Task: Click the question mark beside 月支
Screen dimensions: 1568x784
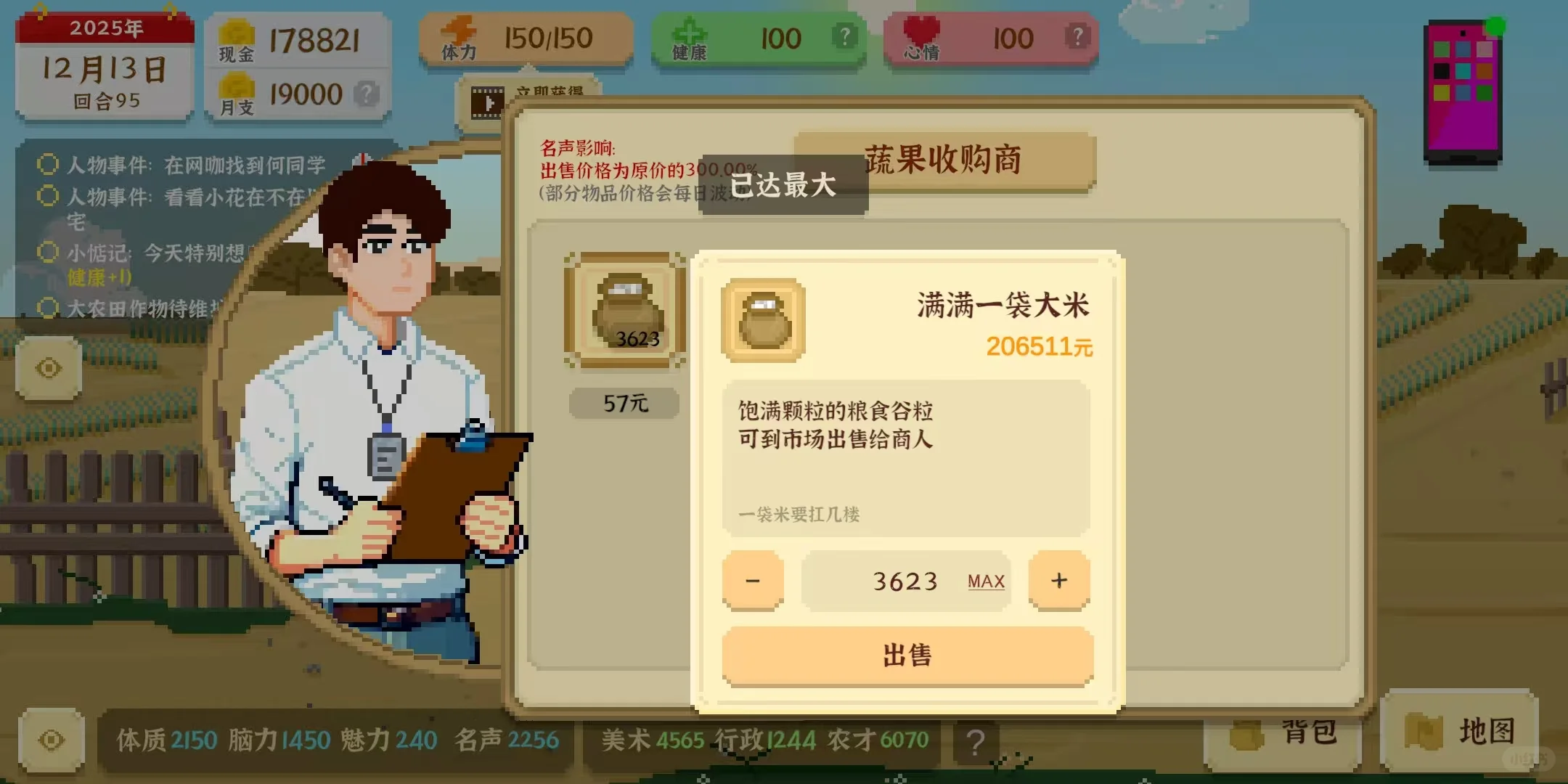Action: (367, 93)
